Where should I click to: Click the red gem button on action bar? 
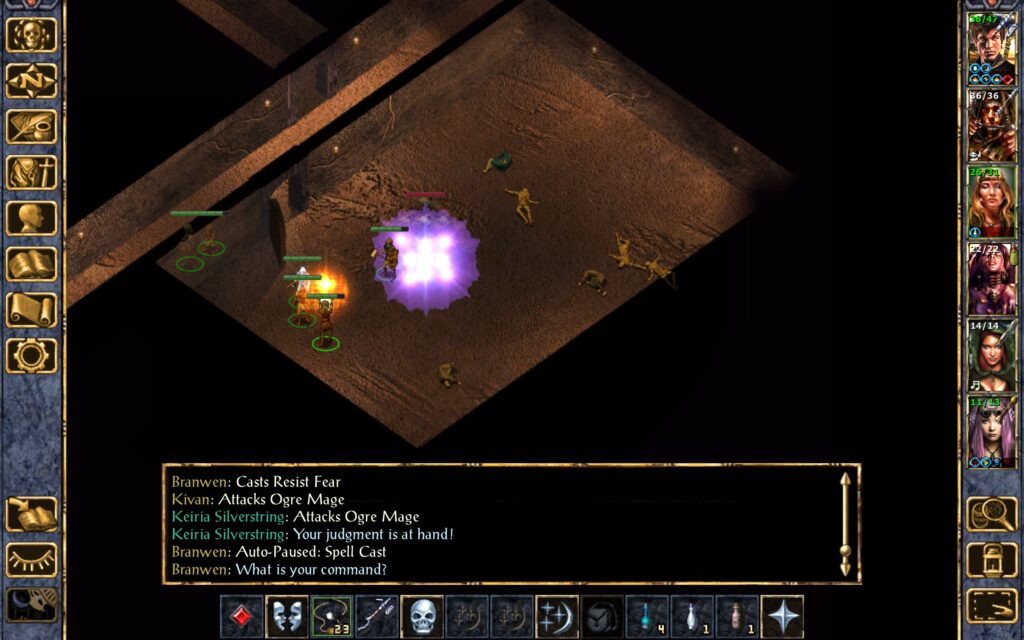click(241, 616)
